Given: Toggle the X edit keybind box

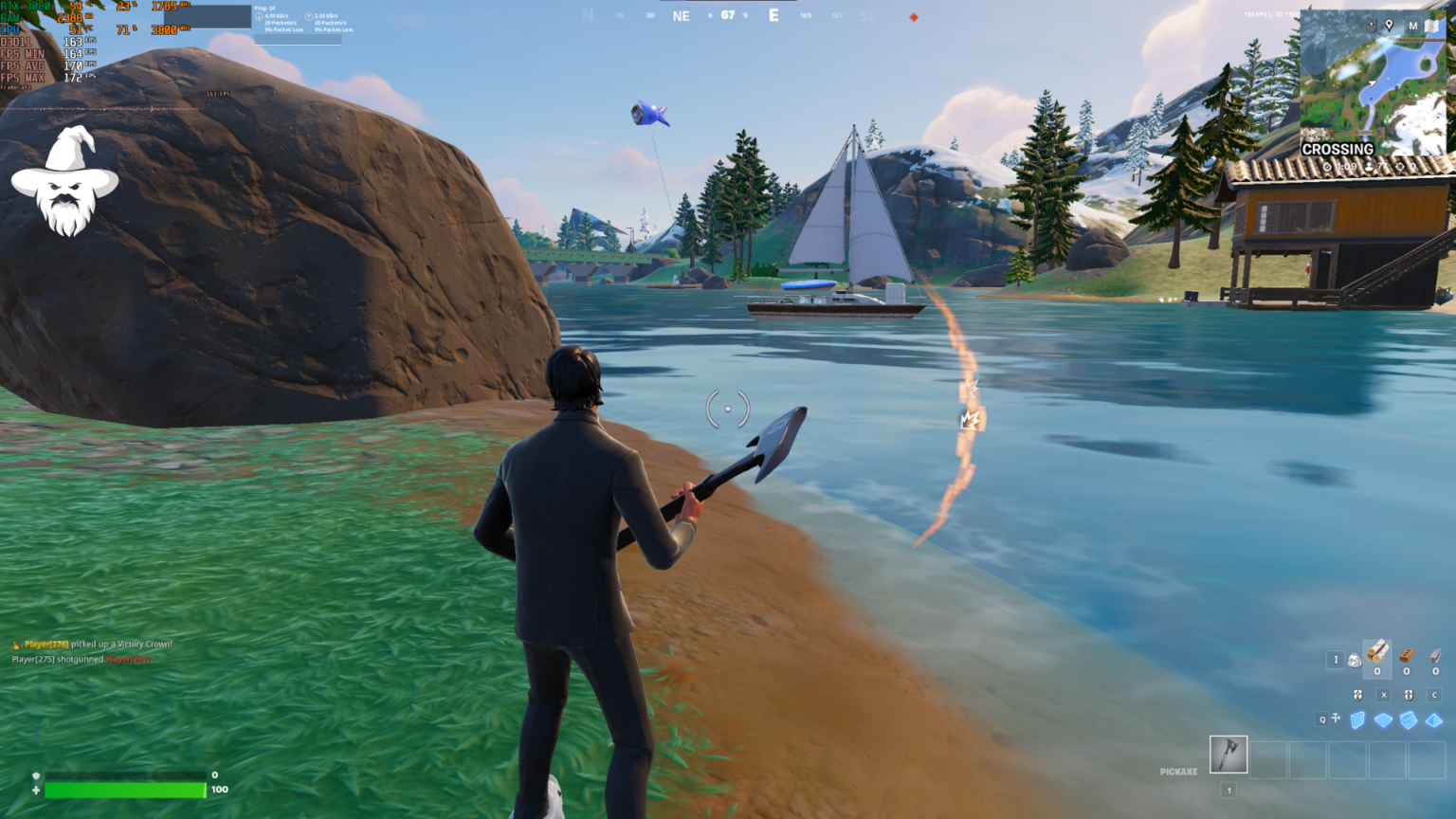Looking at the screenshot, I should 1383,695.
